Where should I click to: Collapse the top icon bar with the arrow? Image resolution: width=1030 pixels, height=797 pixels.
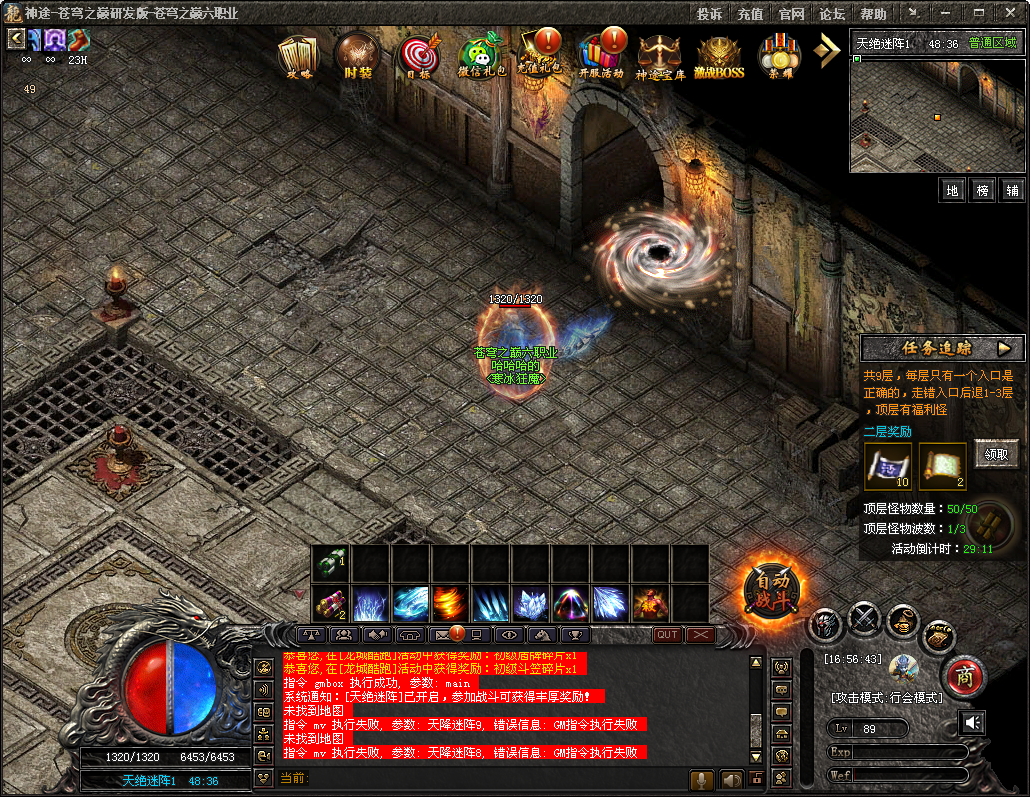click(x=827, y=51)
